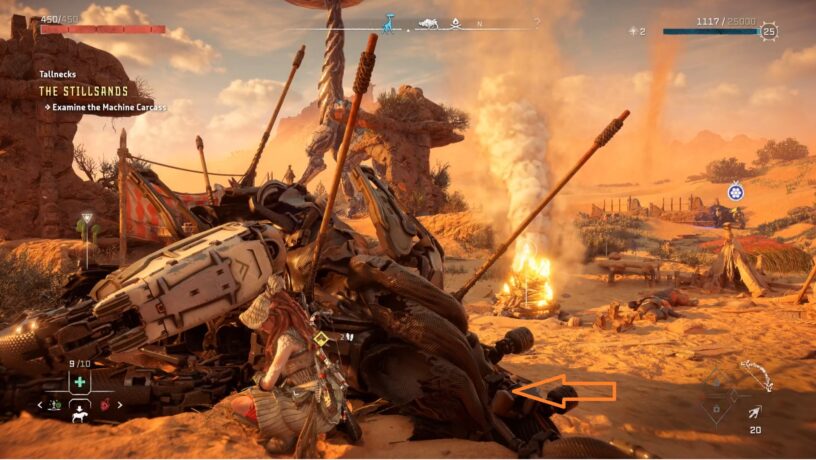Choose the mount call horse icon
Image resolution: width=816 pixels, height=460 pixels.
point(78,416)
